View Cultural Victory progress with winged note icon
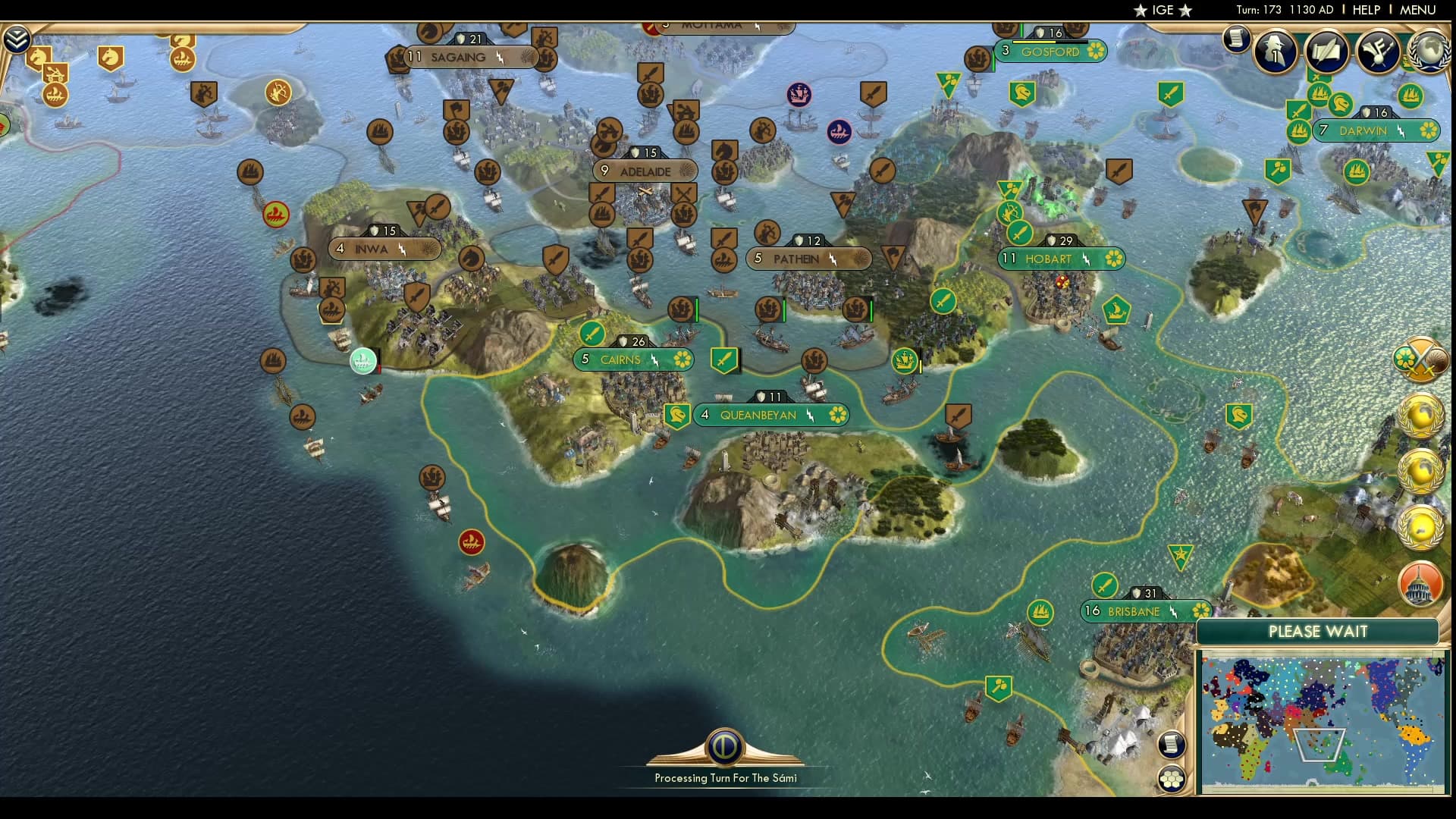This screenshot has width=1456, height=819. (x=1379, y=51)
